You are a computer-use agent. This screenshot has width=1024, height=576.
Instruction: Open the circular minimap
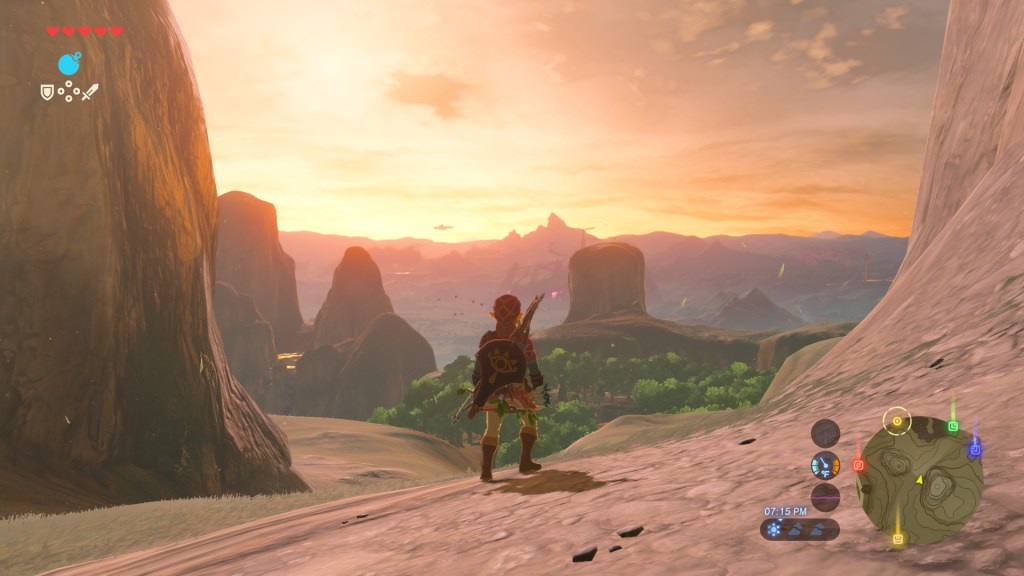[x=920, y=480]
